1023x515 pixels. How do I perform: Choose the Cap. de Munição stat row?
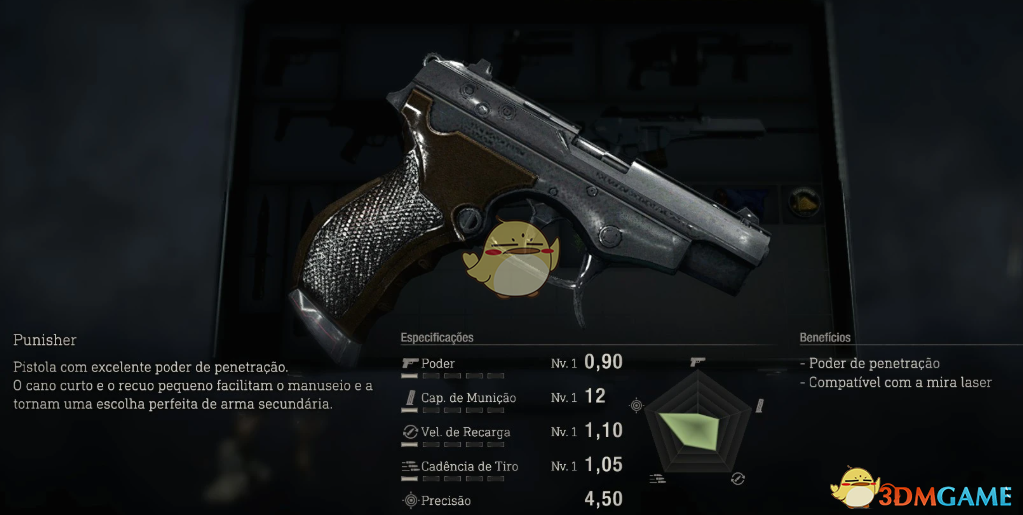pos(510,397)
